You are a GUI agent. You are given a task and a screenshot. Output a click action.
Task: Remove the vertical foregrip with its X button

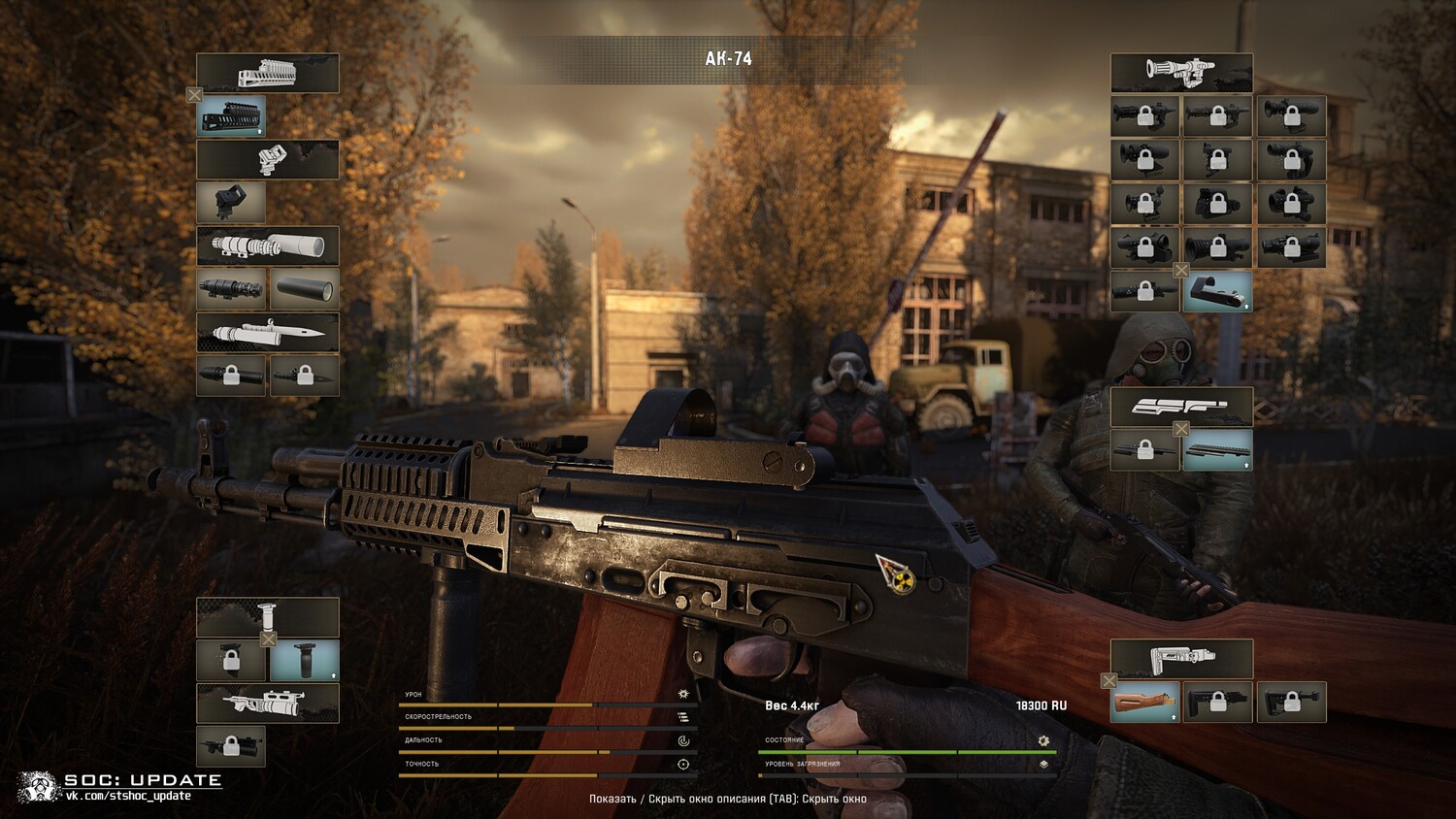click(x=269, y=639)
